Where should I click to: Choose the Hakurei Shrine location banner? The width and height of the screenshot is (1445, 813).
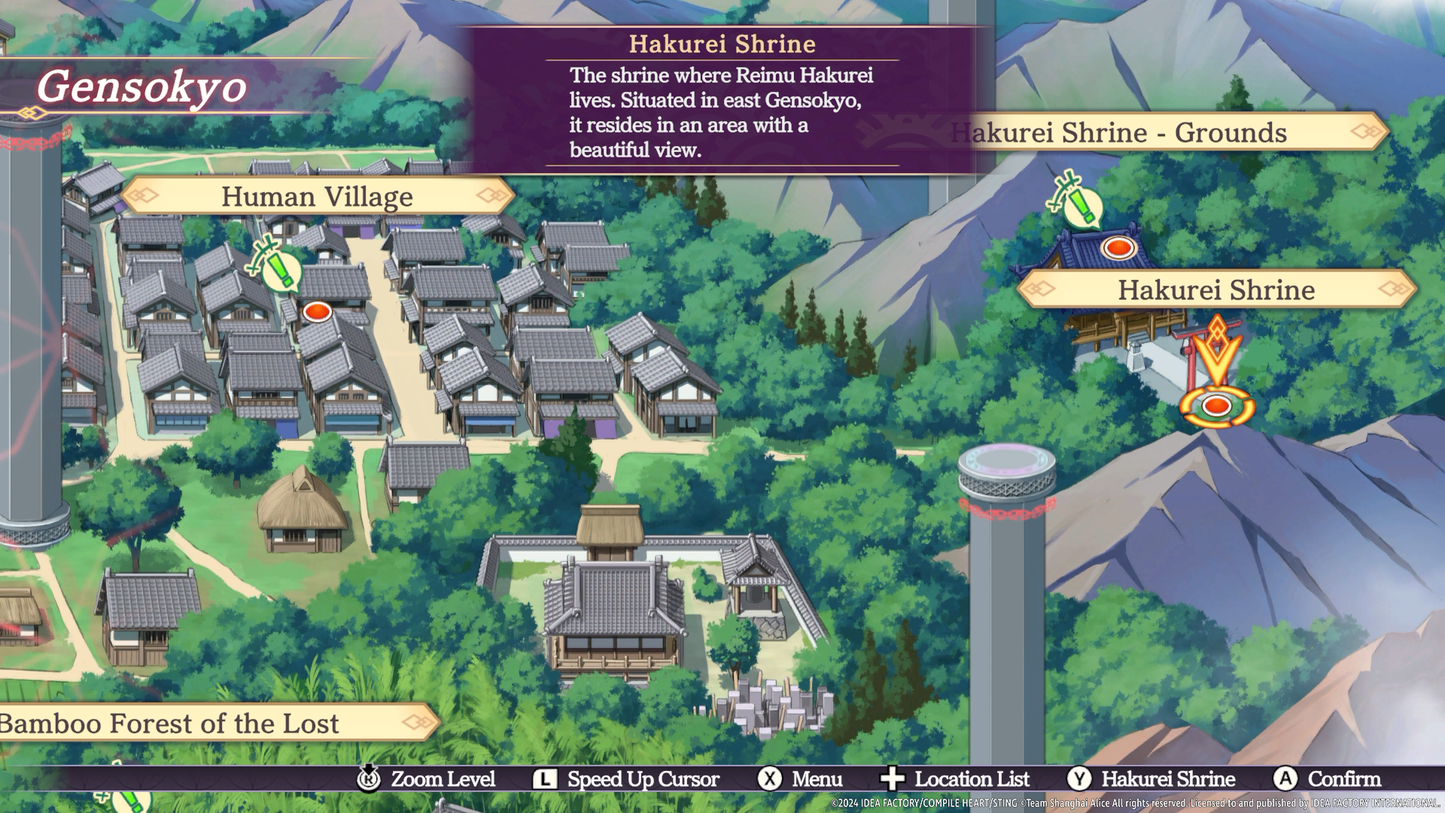1216,290
